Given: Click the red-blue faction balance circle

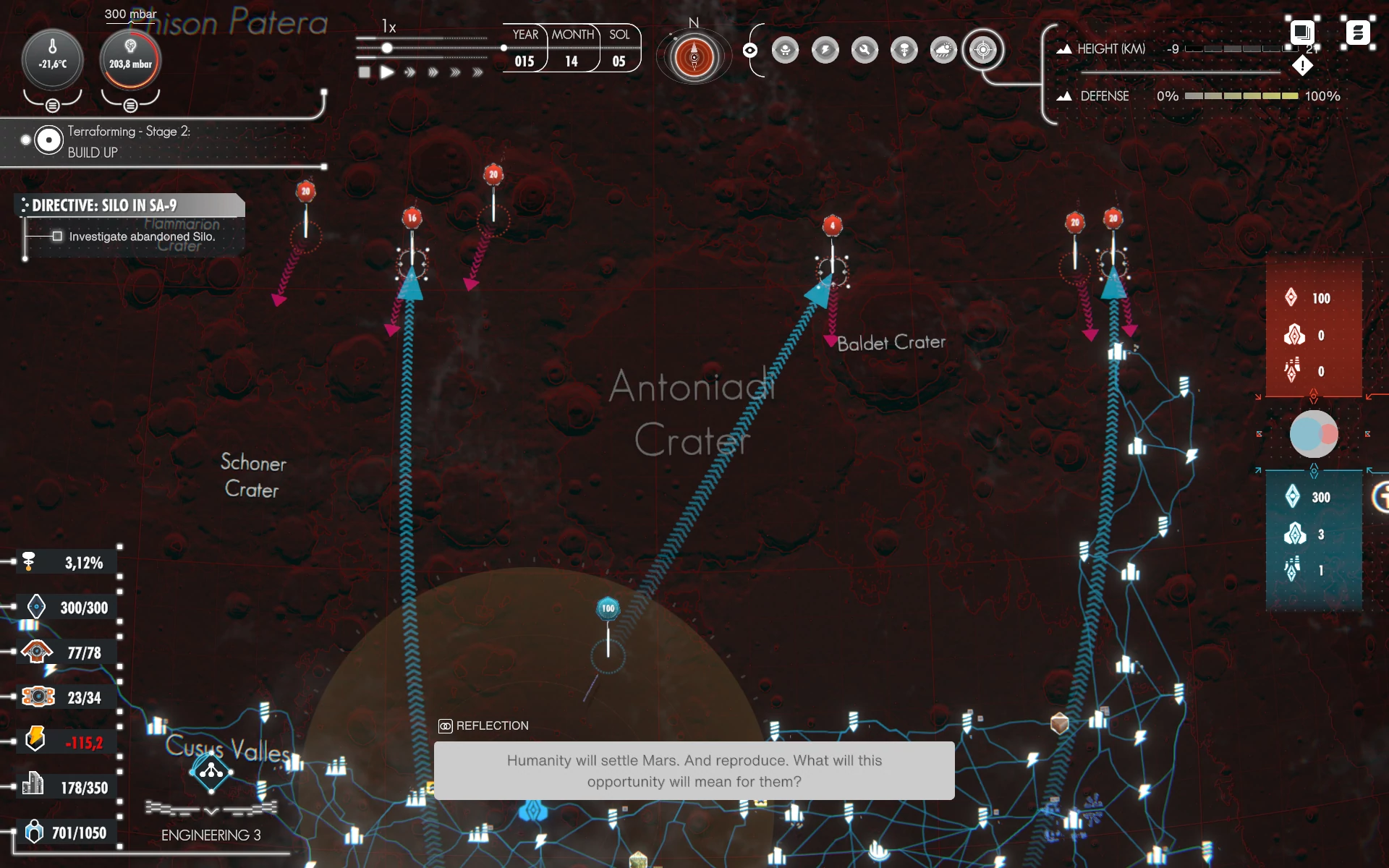Looking at the screenshot, I should [x=1314, y=434].
